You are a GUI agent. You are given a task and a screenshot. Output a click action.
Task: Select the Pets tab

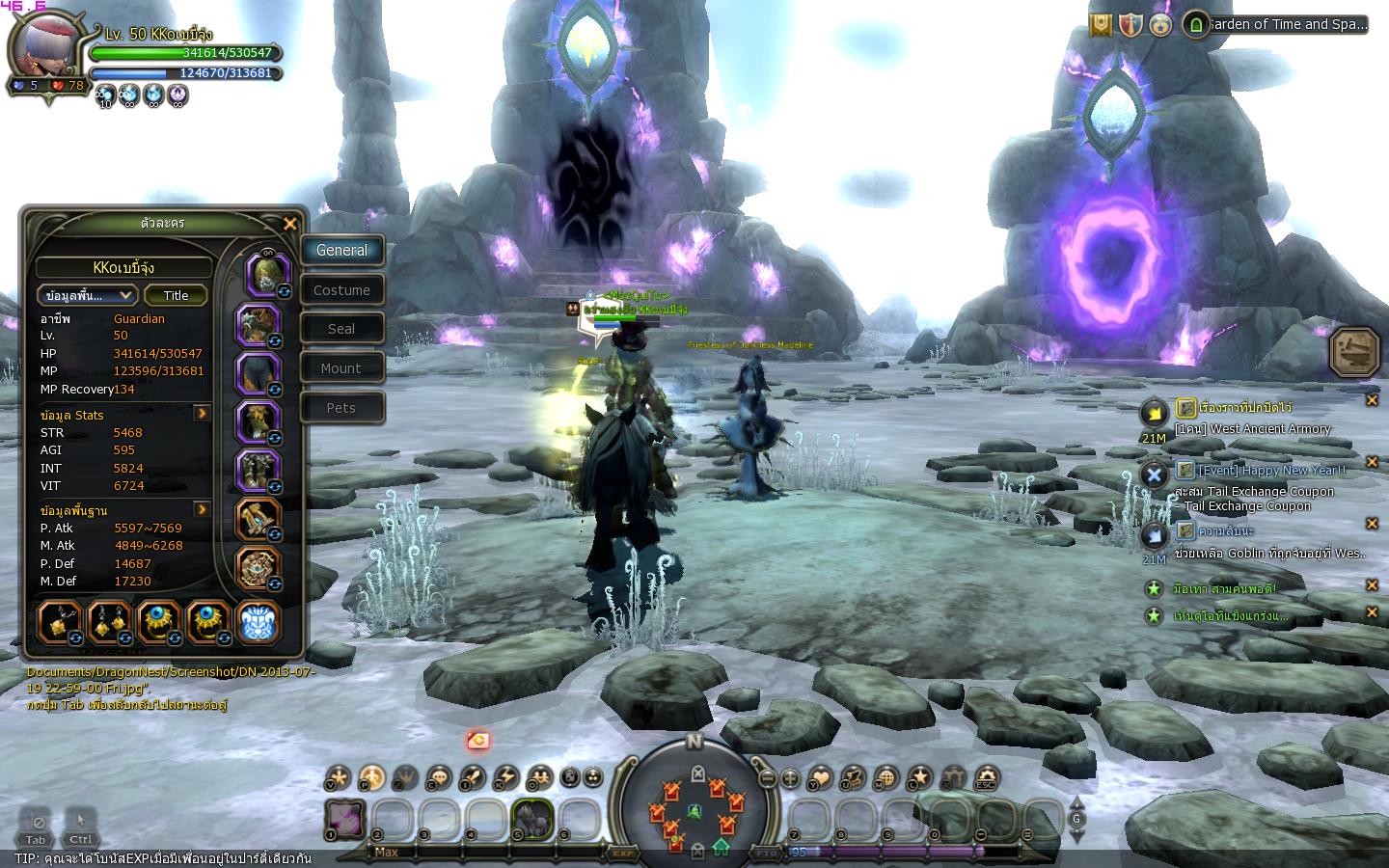click(x=341, y=408)
